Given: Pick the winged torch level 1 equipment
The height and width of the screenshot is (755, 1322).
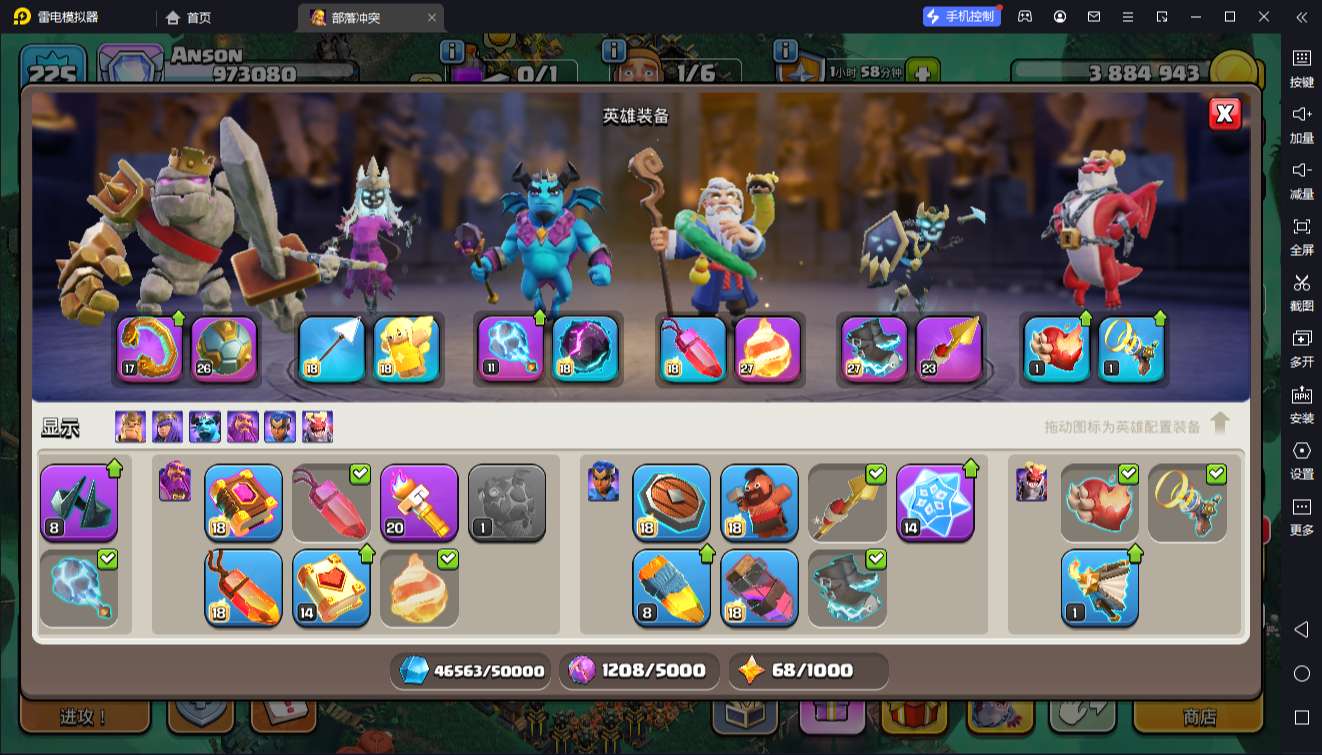Looking at the screenshot, I should (1099, 588).
